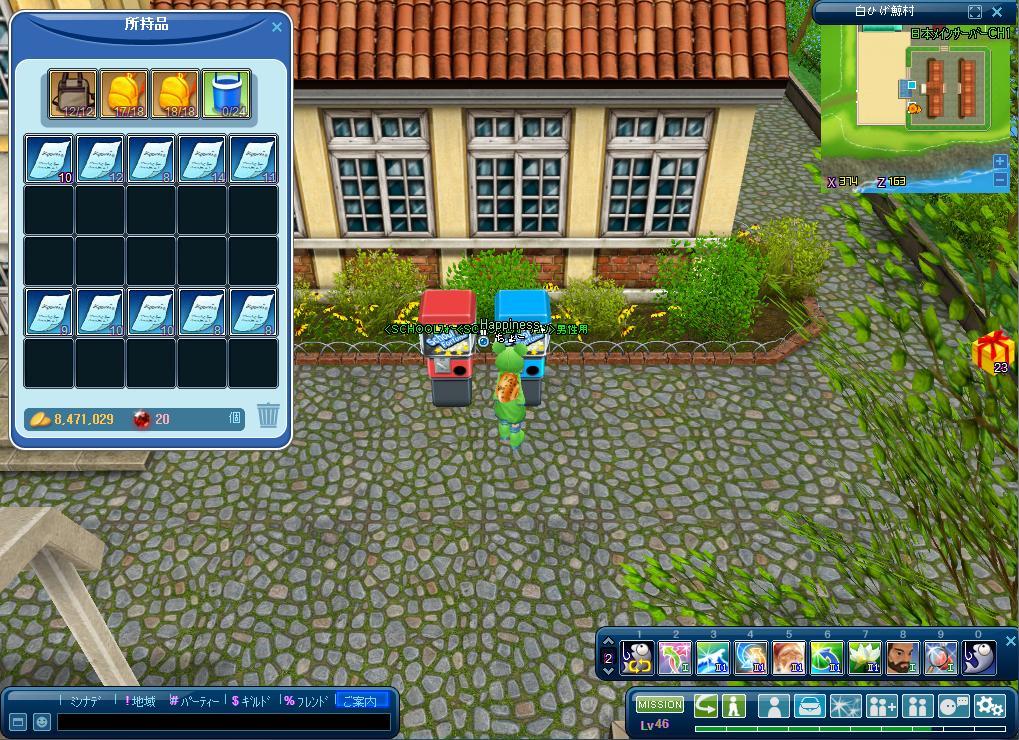This screenshot has width=1019, height=740.
Task: Zoom out the minimap with minus button
Action: pos(1000,180)
